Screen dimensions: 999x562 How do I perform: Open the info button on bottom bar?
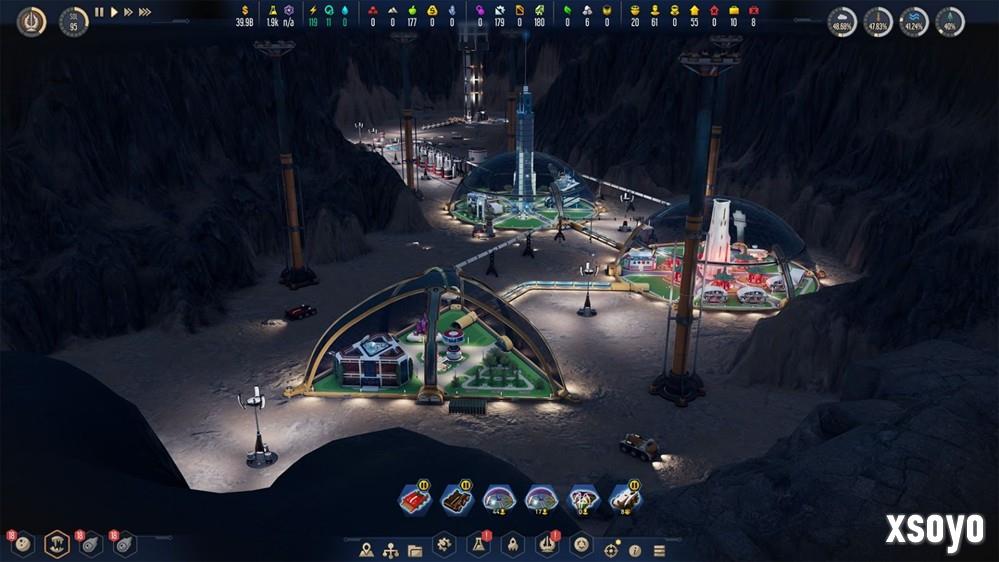click(x=635, y=549)
